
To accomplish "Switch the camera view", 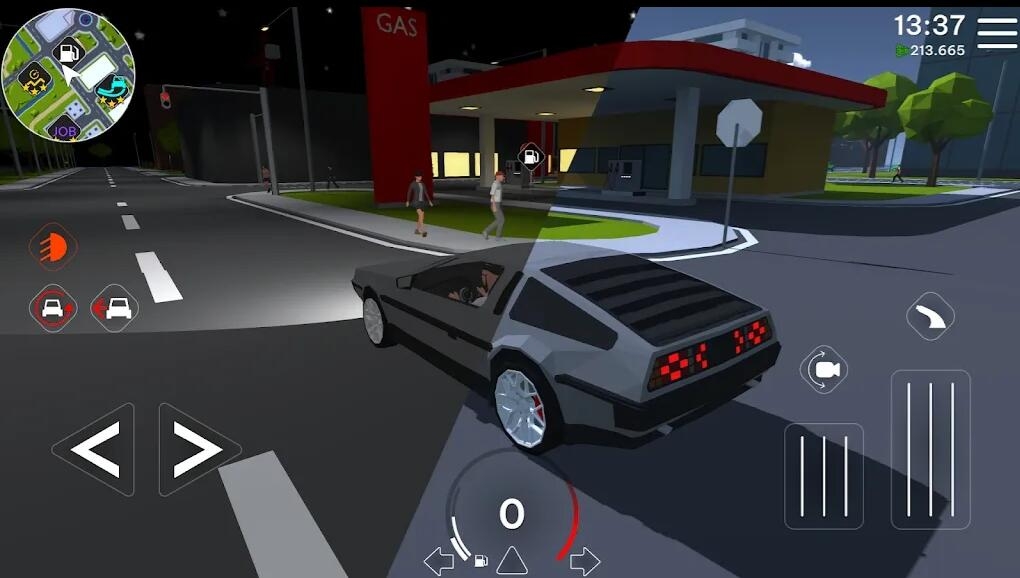I will click(x=825, y=371).
